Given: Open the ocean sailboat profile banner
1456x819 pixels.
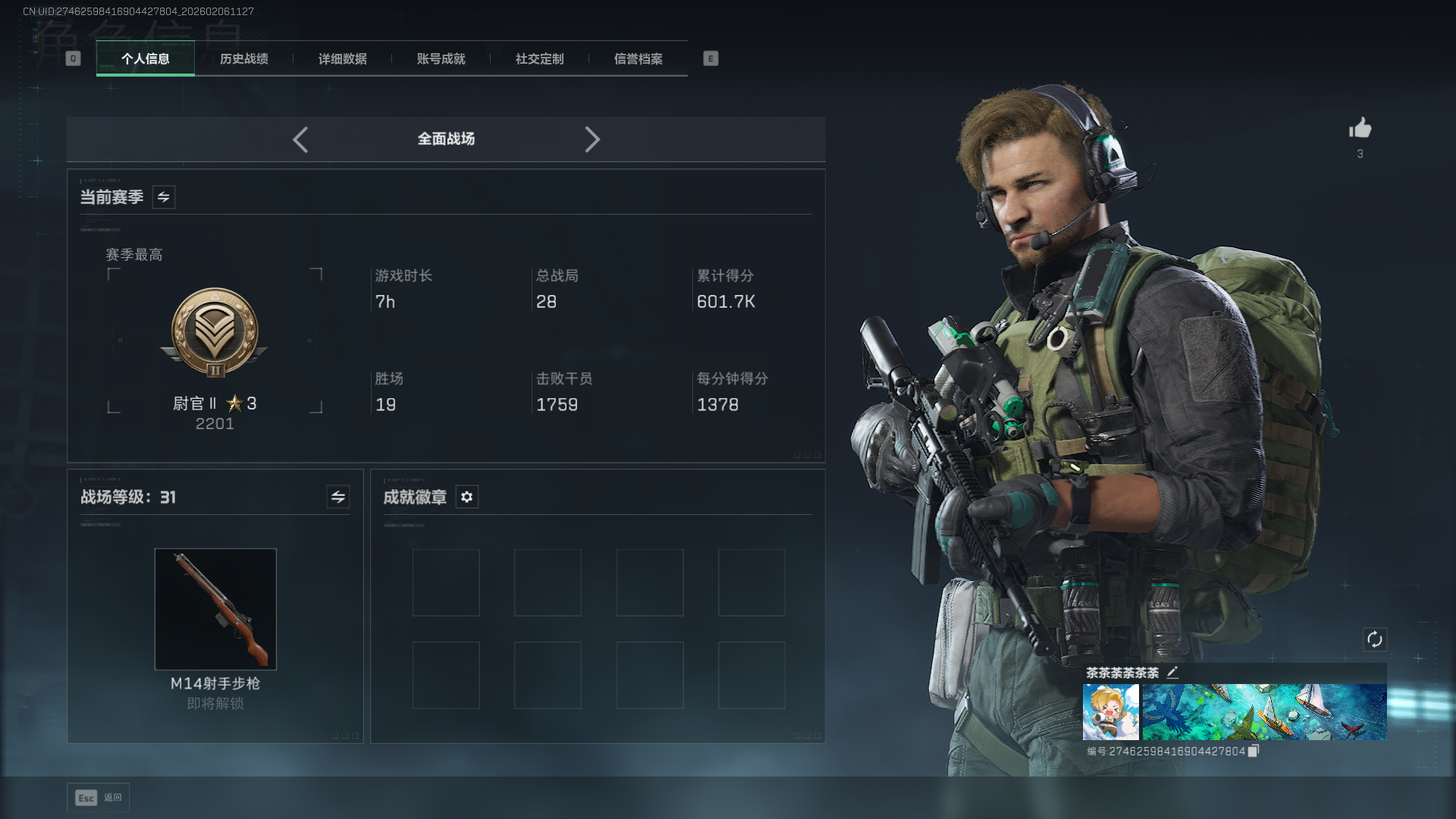Looking at the screenshot, I should point(1264,712).
